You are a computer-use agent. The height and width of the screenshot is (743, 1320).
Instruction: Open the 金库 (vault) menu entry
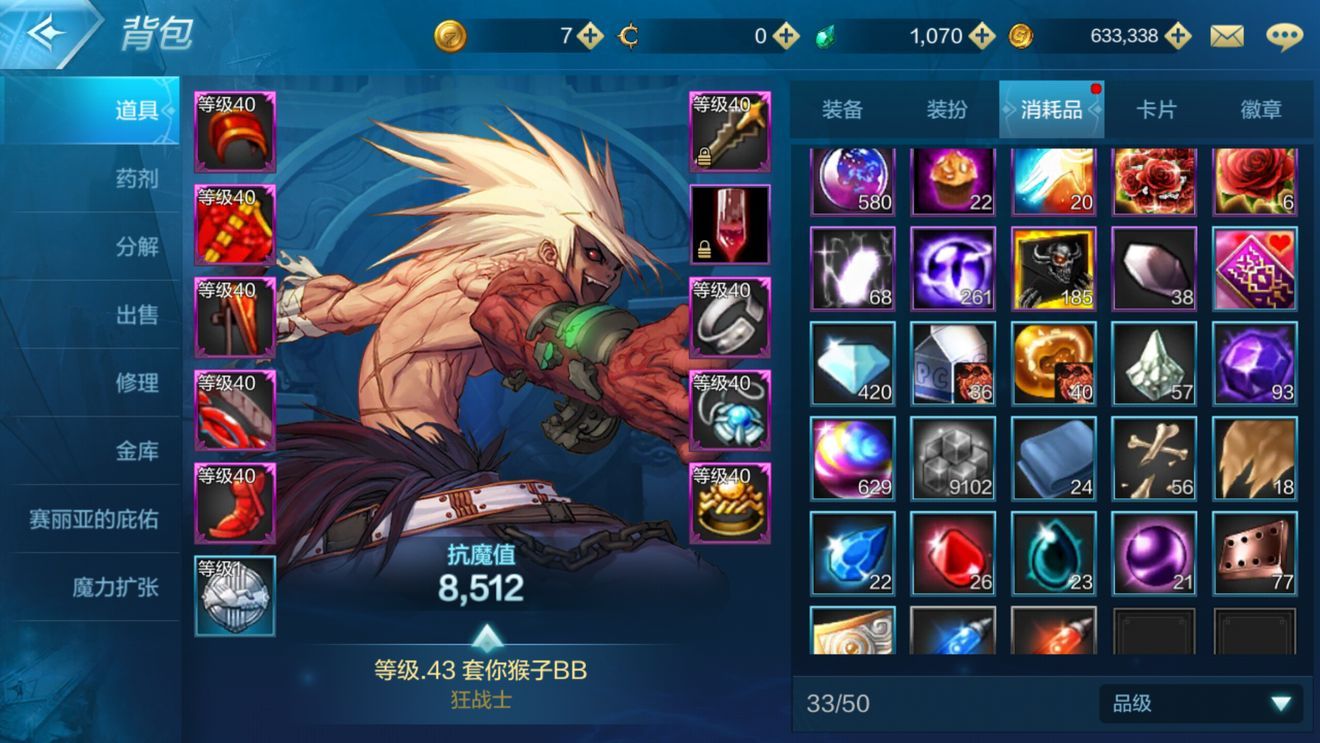[x=137, y=451]
